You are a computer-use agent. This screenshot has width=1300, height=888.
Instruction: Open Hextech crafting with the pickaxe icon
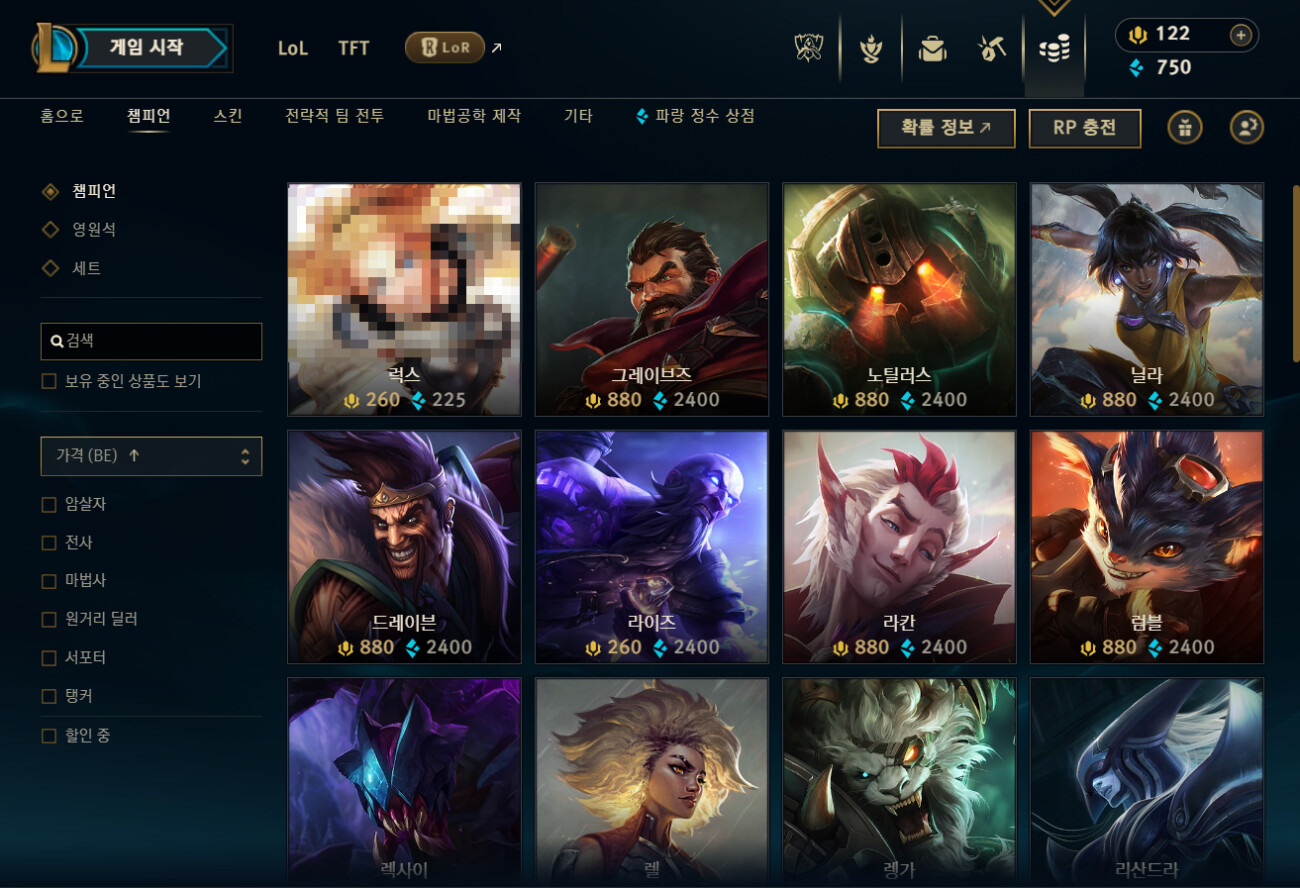pos(990,50)
